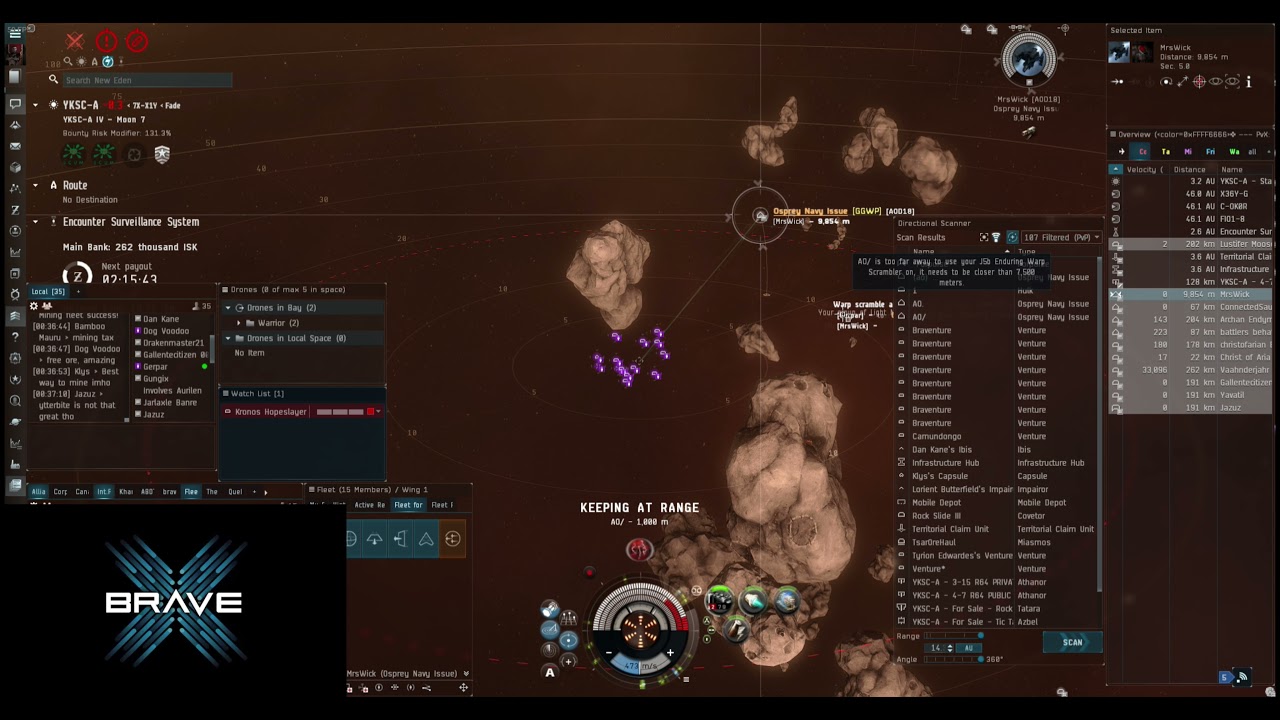
Task: Collapse the Drones in Bay section
Action: (x=228, y=308)
